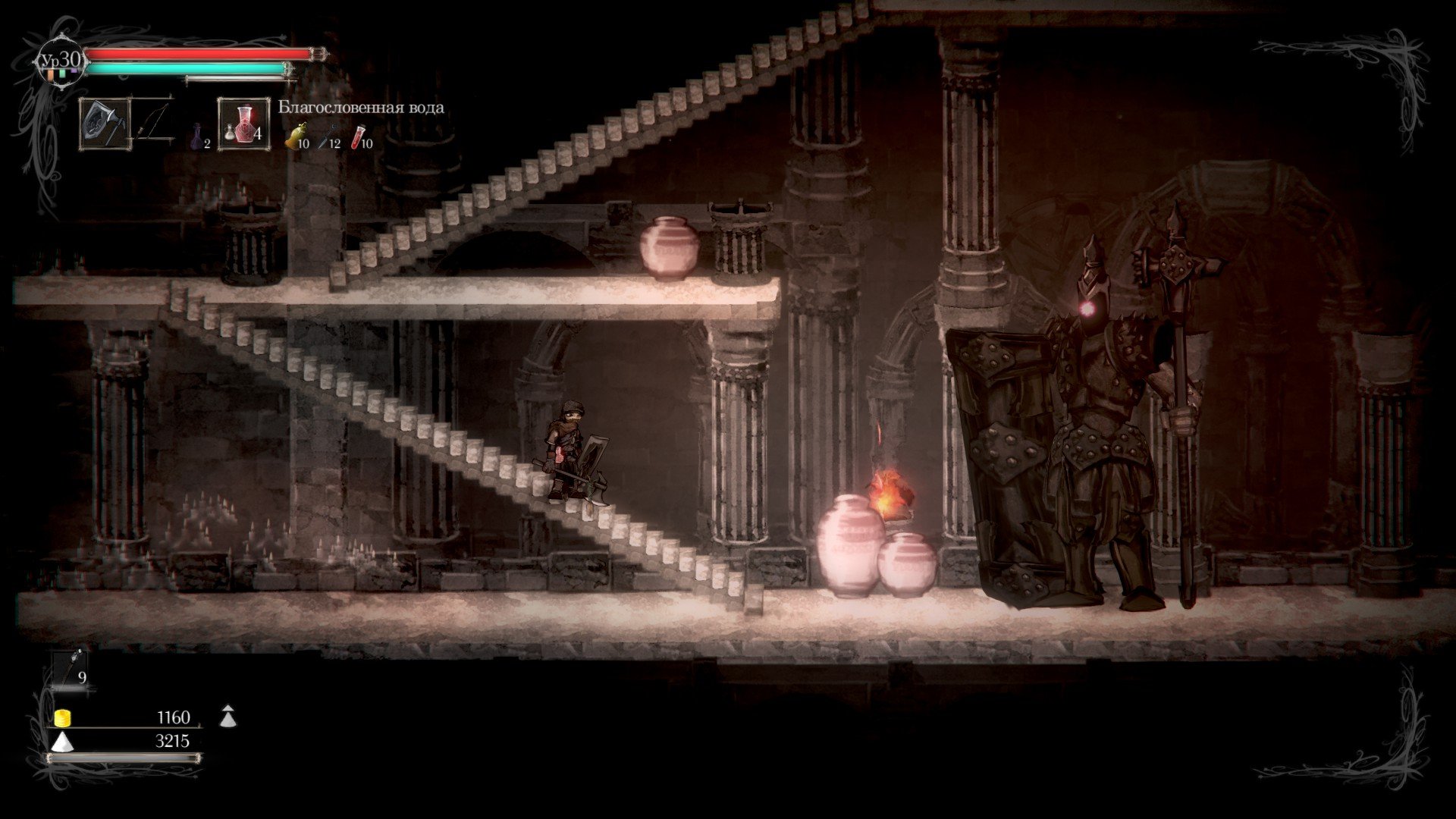Click the level-up salt indicator icon
This screenshot has height=819, width=1456.
click(227, 716)
